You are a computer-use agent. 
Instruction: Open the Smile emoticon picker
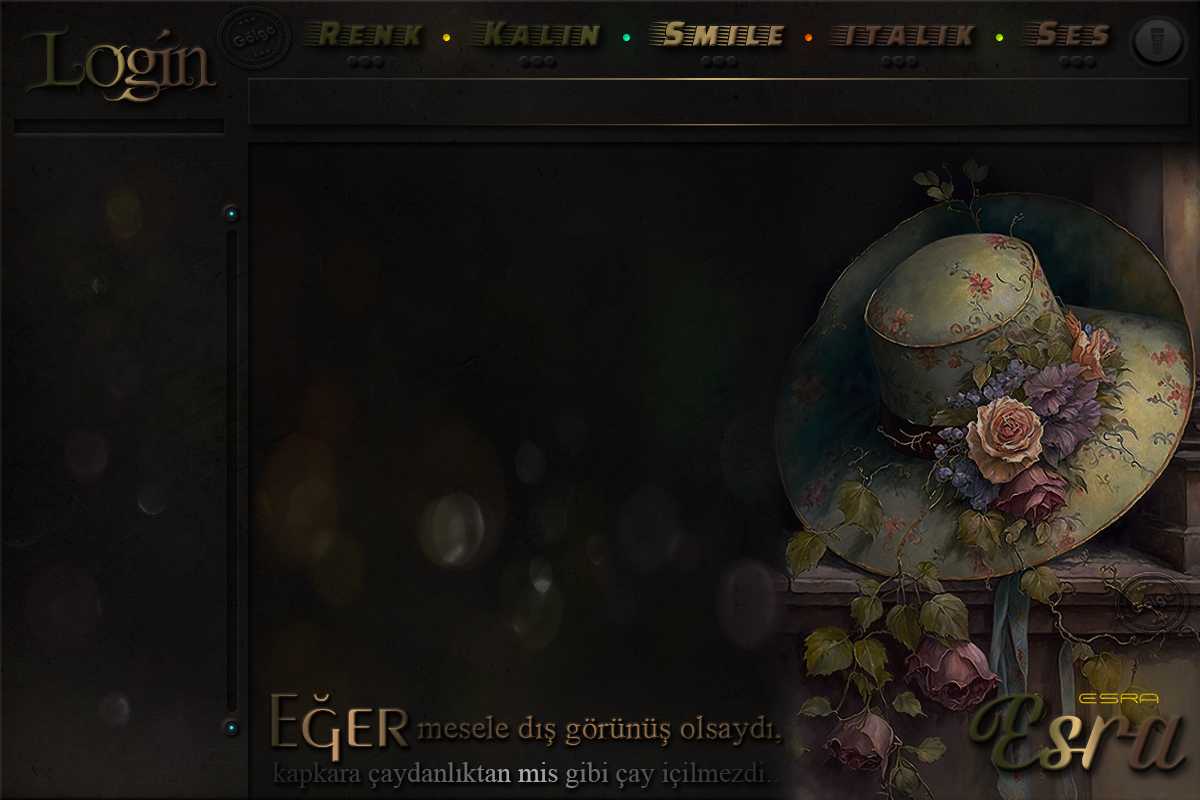(718, 36)
